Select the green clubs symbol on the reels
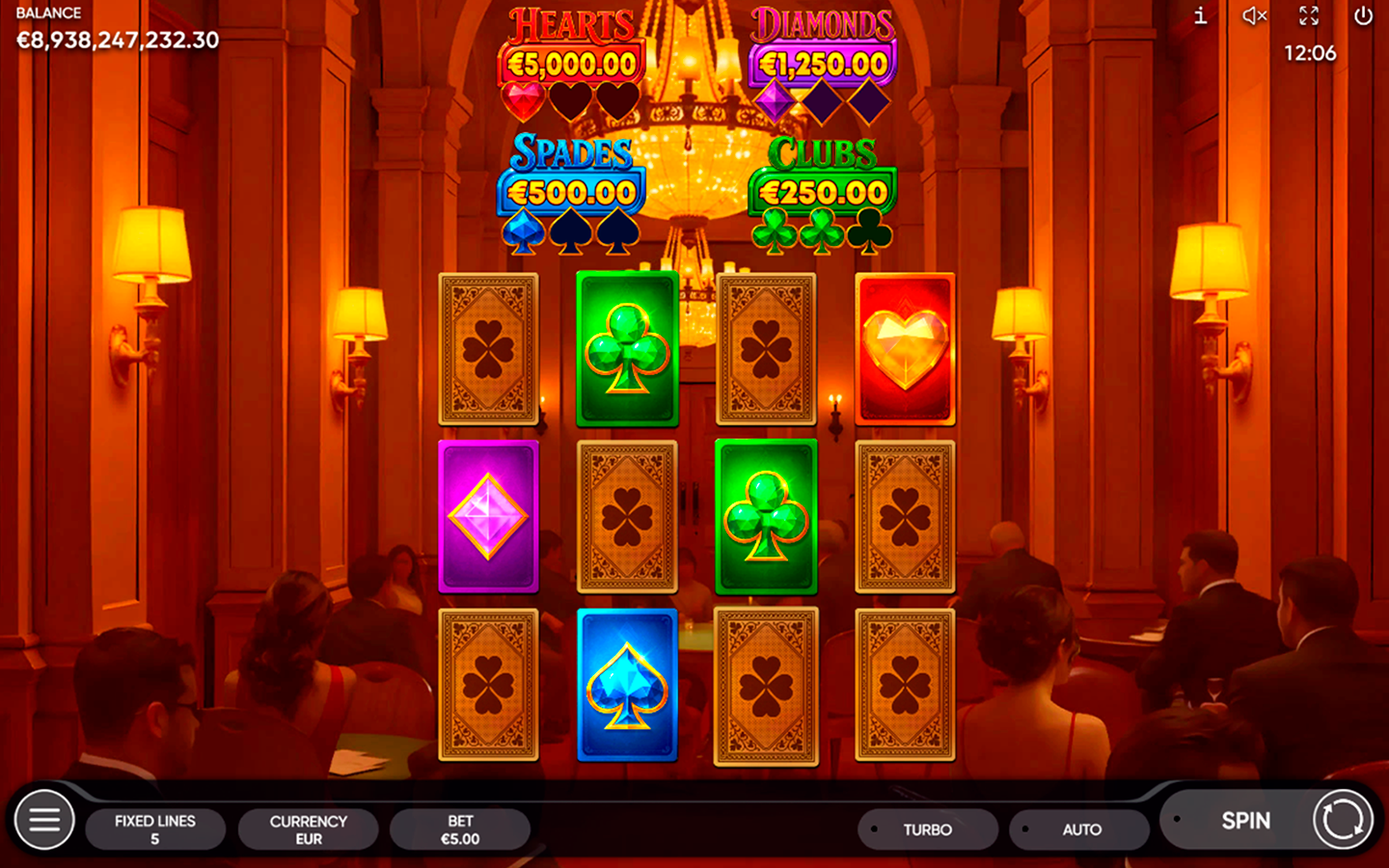The height and width of the screenshot is (868, 1389). tap(626, 349)
